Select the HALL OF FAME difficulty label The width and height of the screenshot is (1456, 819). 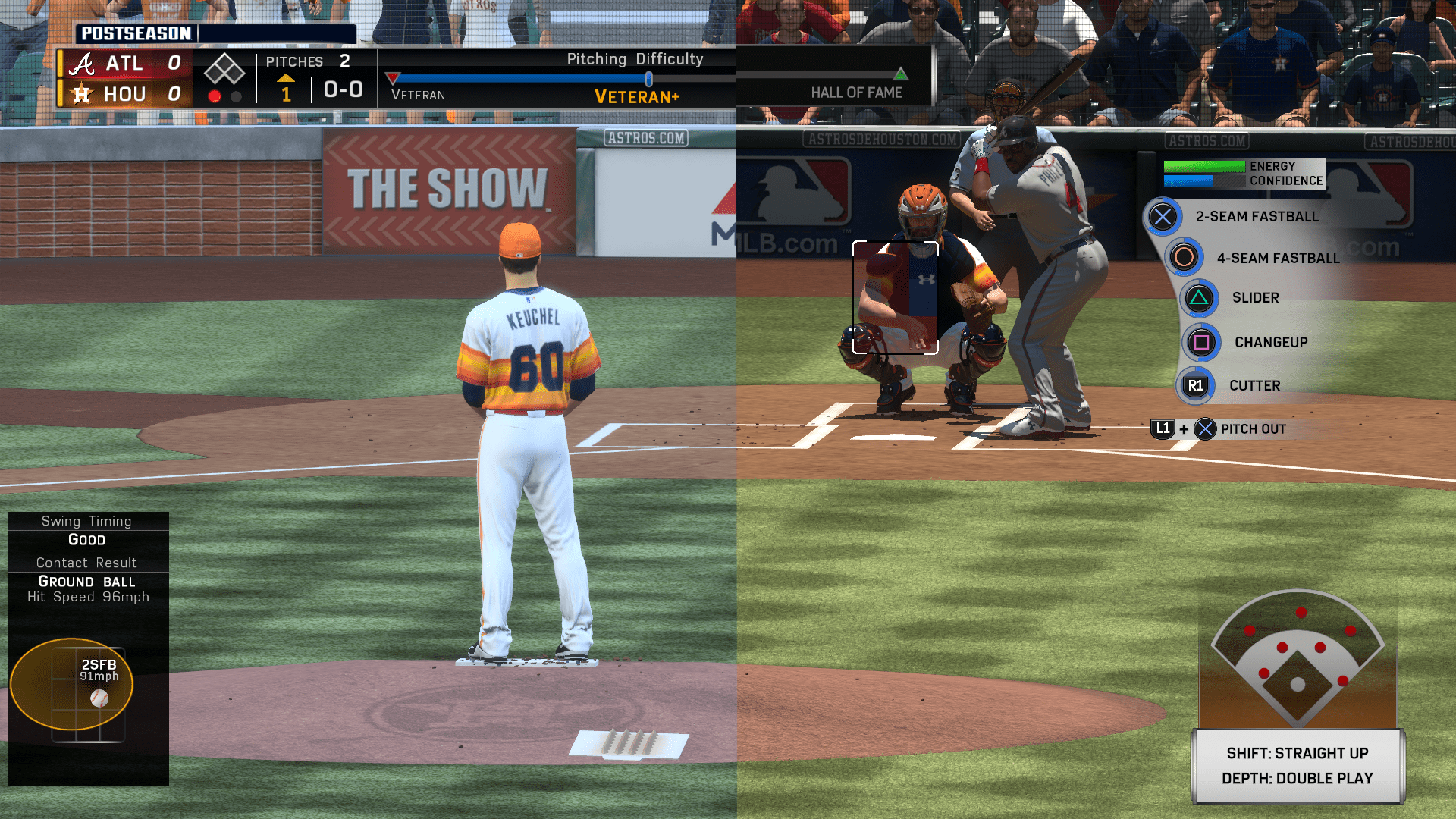coord(857,92)
